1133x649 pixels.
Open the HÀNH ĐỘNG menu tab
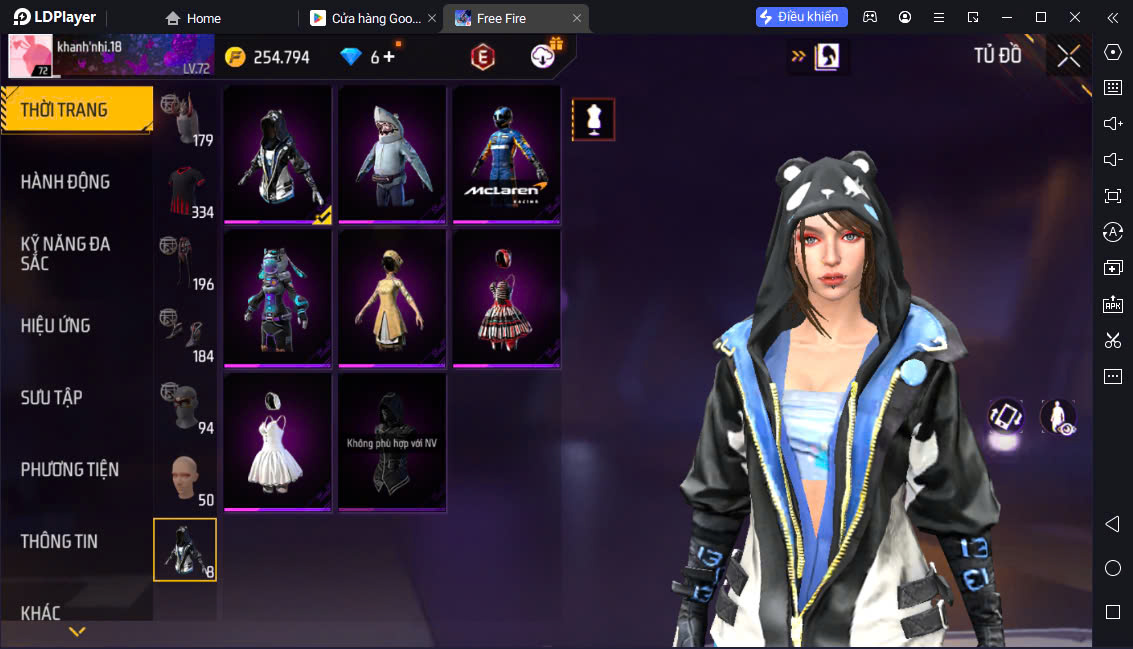tap(66, 182)
